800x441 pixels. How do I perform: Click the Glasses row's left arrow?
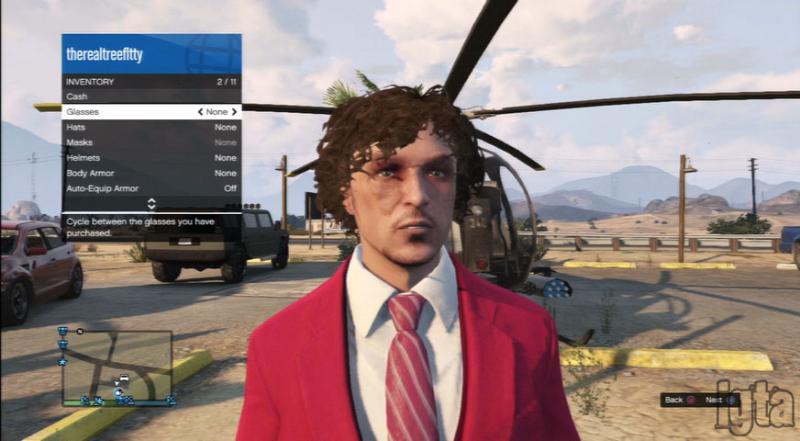(x=201, y=112)
